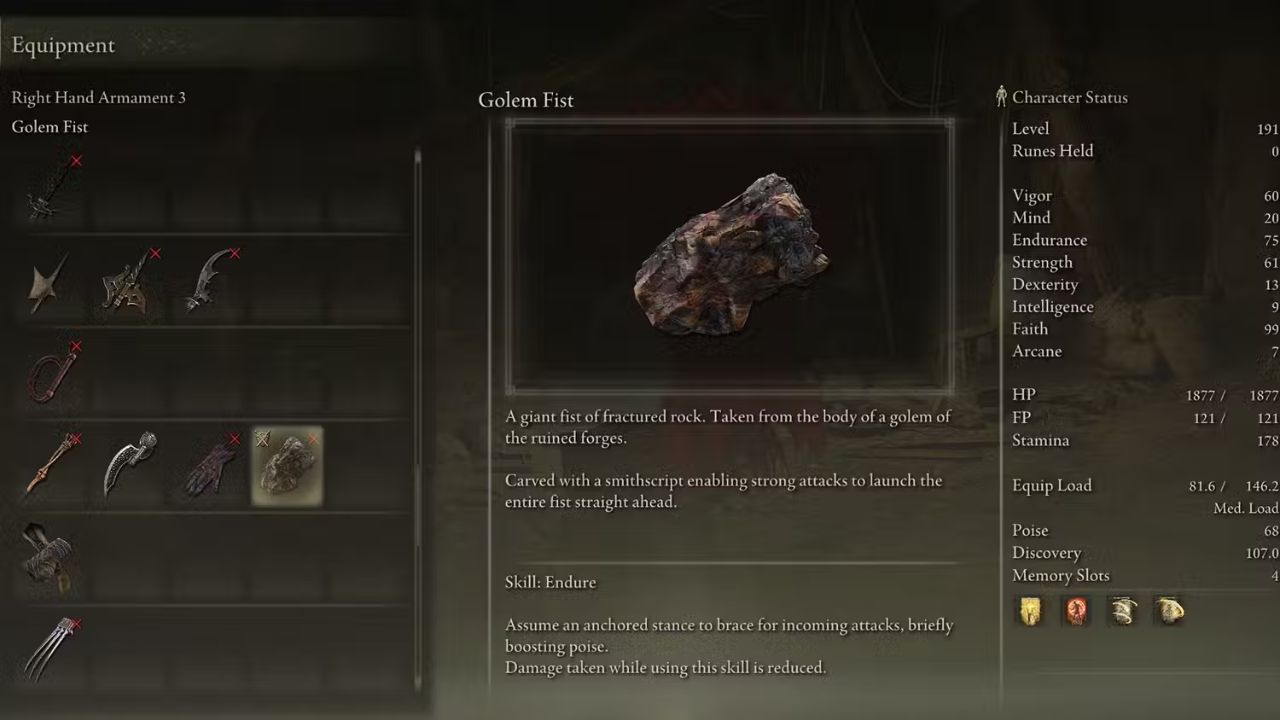Choose the dark purple glove weapon

(210, 466)
